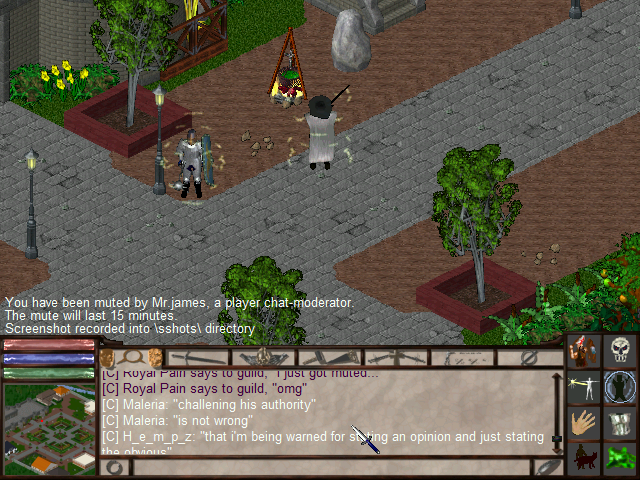Click the round button left of chat input

(x=115, y=467)
